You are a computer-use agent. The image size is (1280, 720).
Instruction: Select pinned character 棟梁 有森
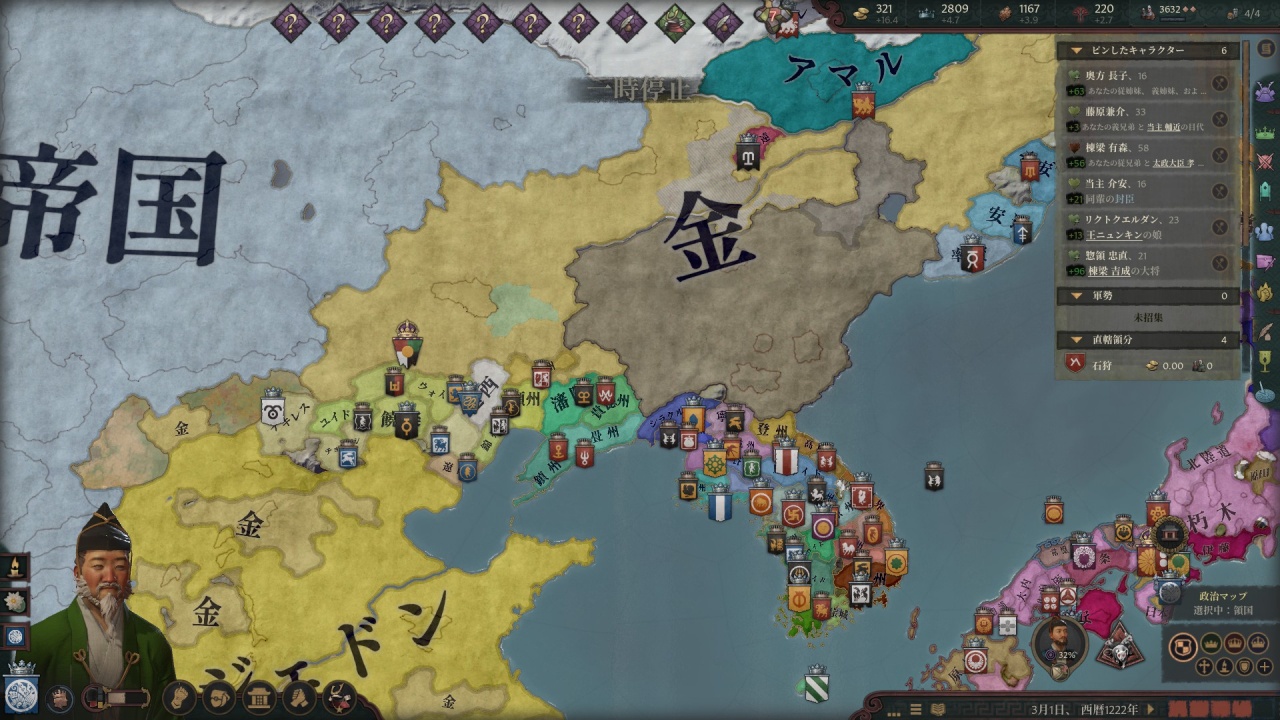pos(1140,155)
